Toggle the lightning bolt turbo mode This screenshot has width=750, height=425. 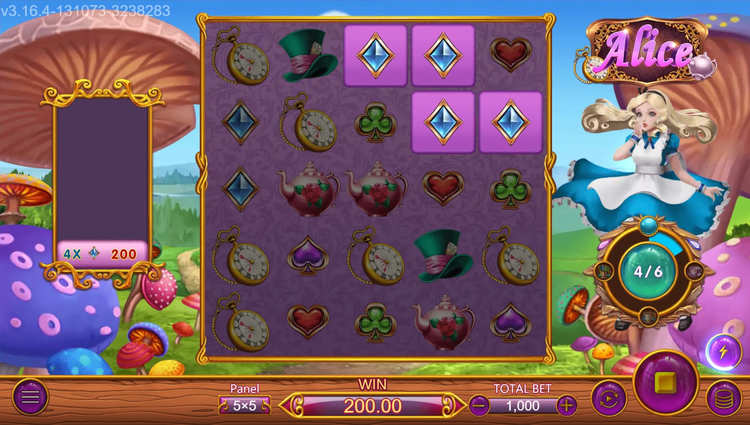pos(723,351)
